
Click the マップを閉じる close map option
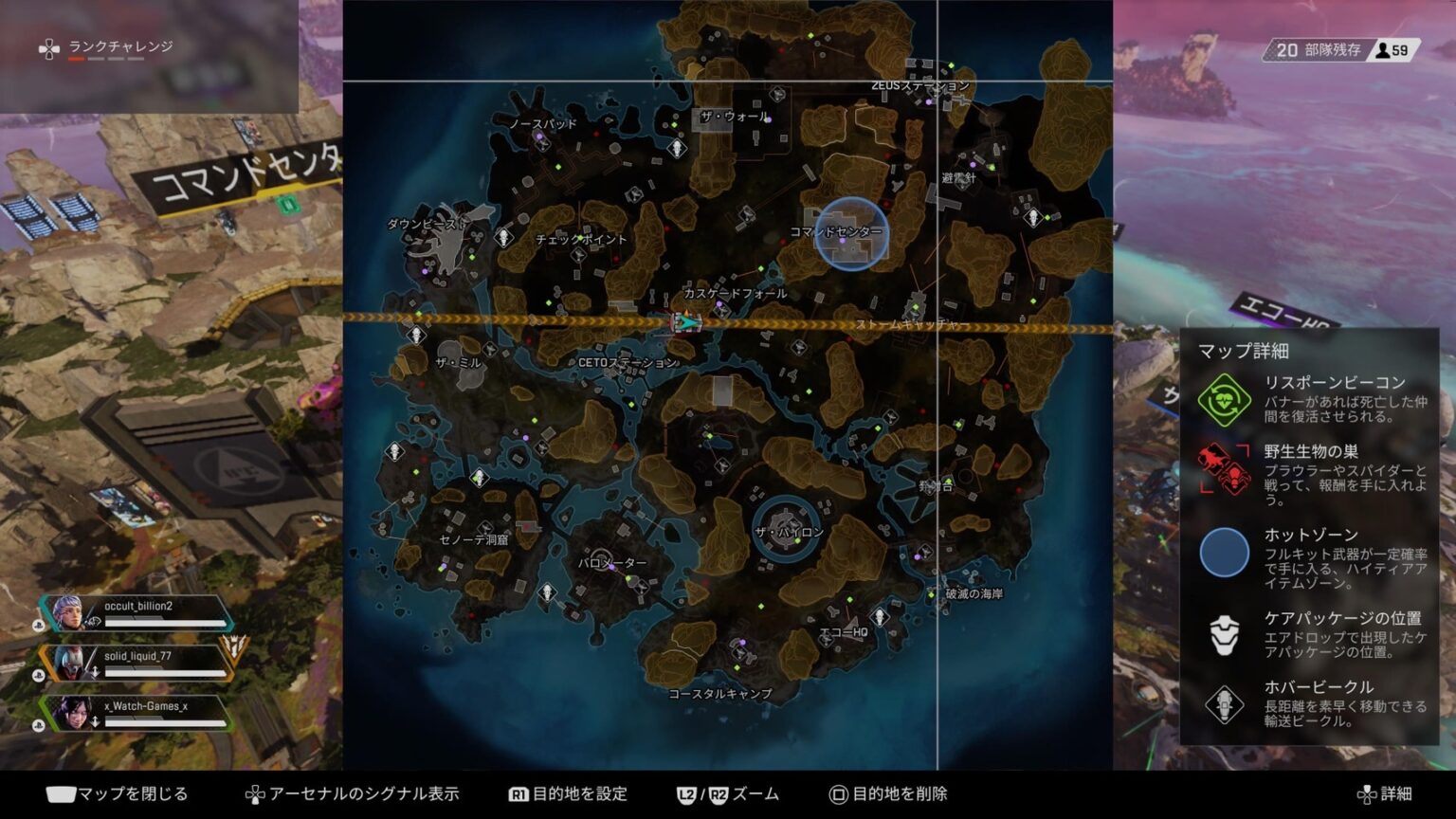(118, 794)
